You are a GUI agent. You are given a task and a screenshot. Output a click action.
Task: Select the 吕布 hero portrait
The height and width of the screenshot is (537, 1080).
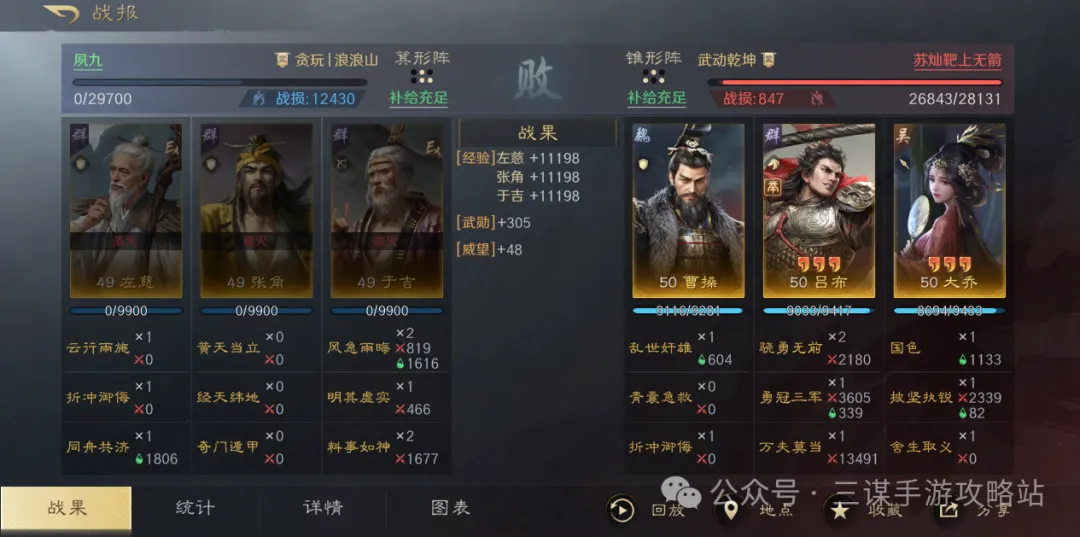819,210
